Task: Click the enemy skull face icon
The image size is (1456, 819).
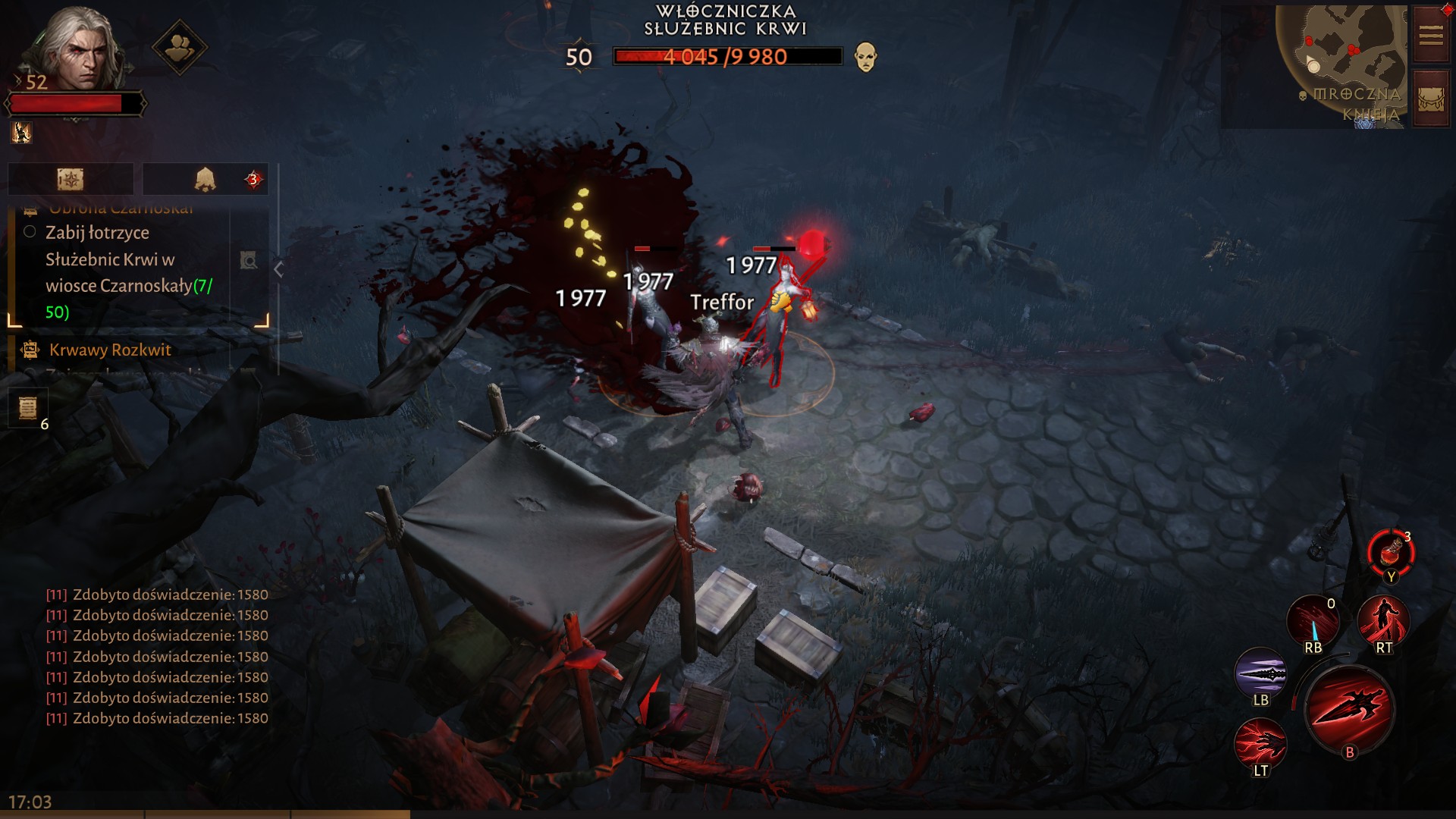Action: click(x=865, y=57)
